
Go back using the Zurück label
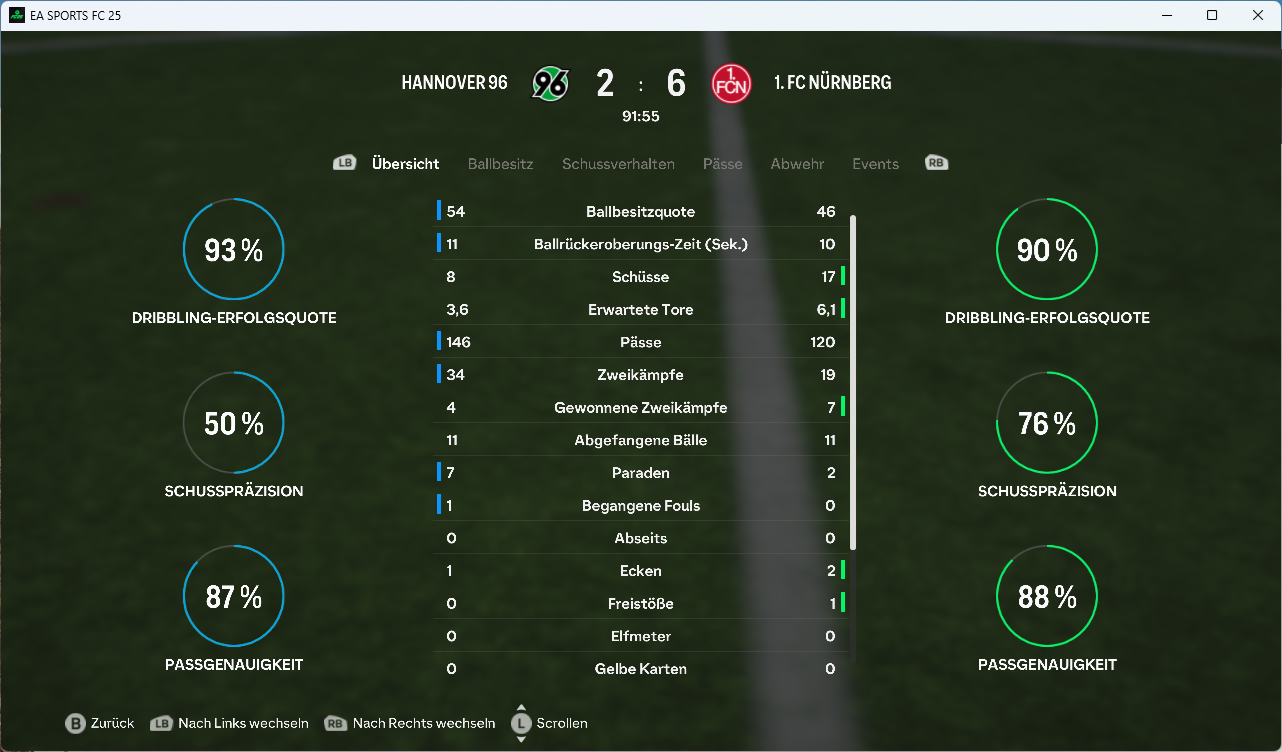pyautogui.click(x=112, y=723)
